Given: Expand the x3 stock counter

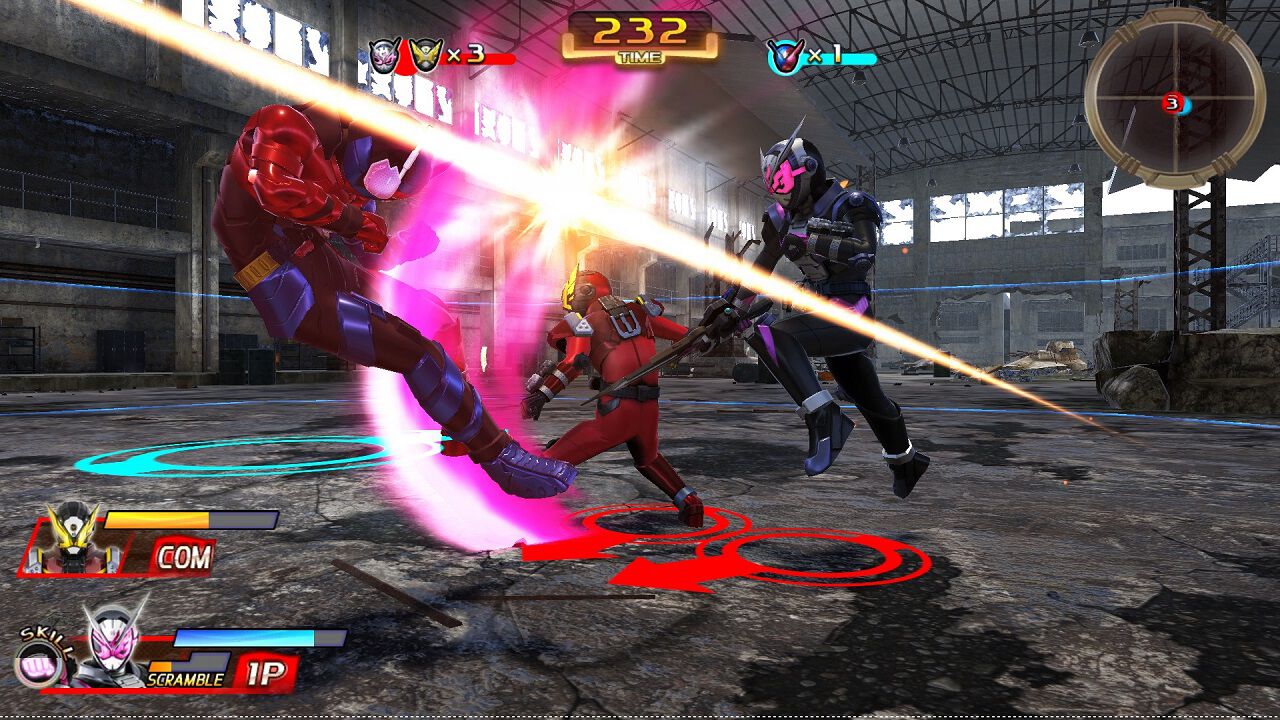Looking at the screenshot, I should pyautogui.click(x=466, y=55).
